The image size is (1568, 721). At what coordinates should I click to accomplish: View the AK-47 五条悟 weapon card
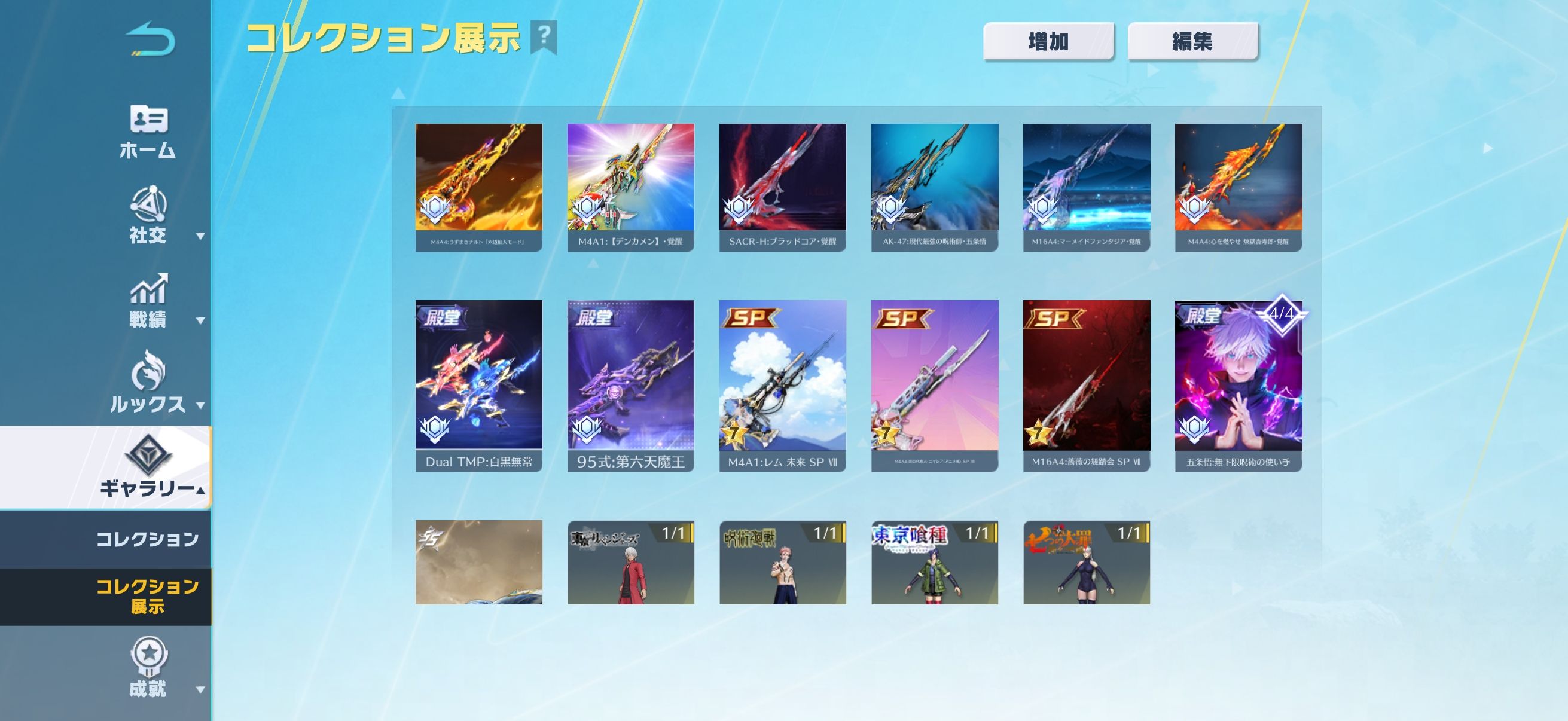[x=934, y=187]
